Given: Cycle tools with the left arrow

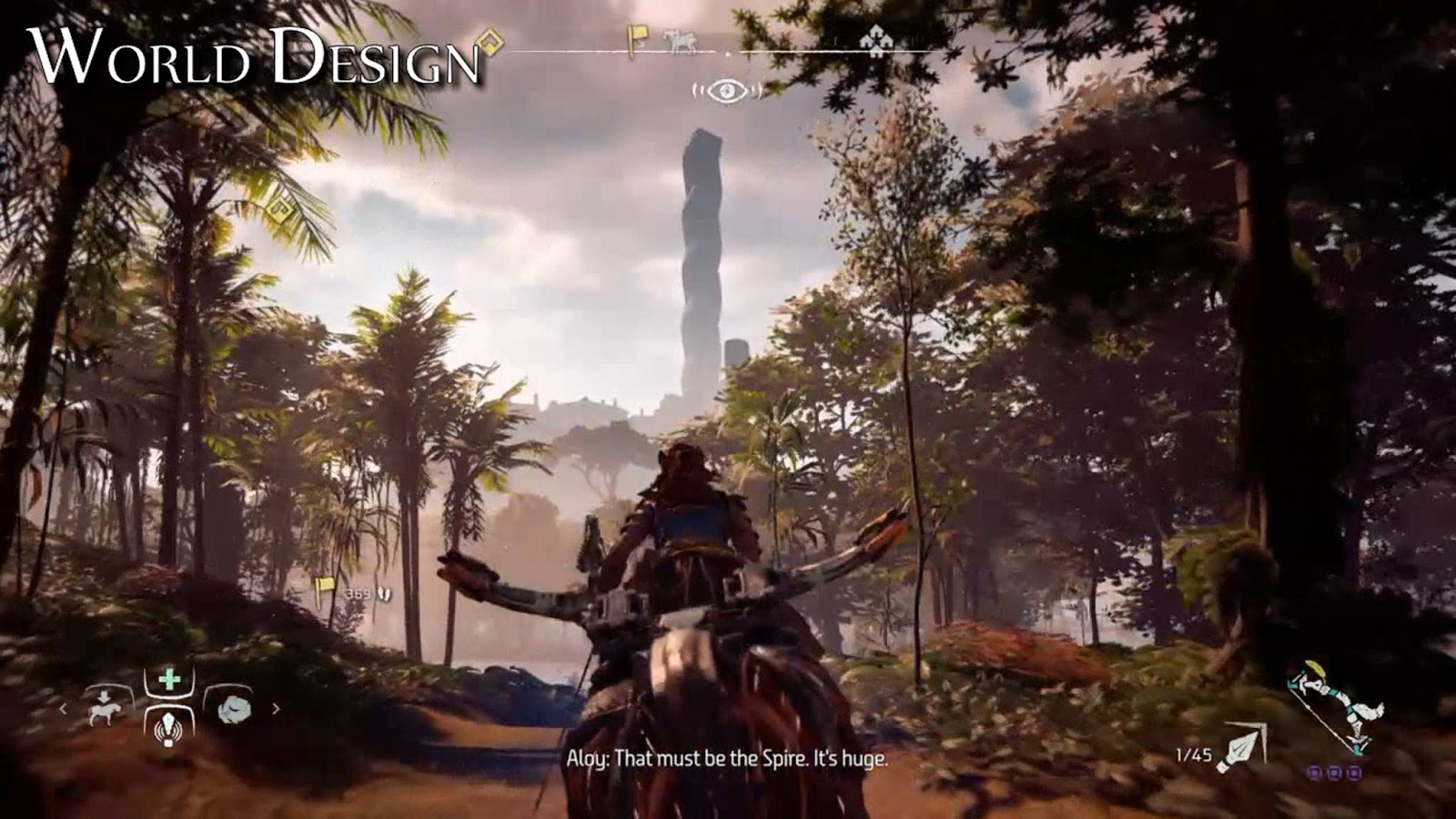Looking at the screenshot, I should (x=64, y=708).
